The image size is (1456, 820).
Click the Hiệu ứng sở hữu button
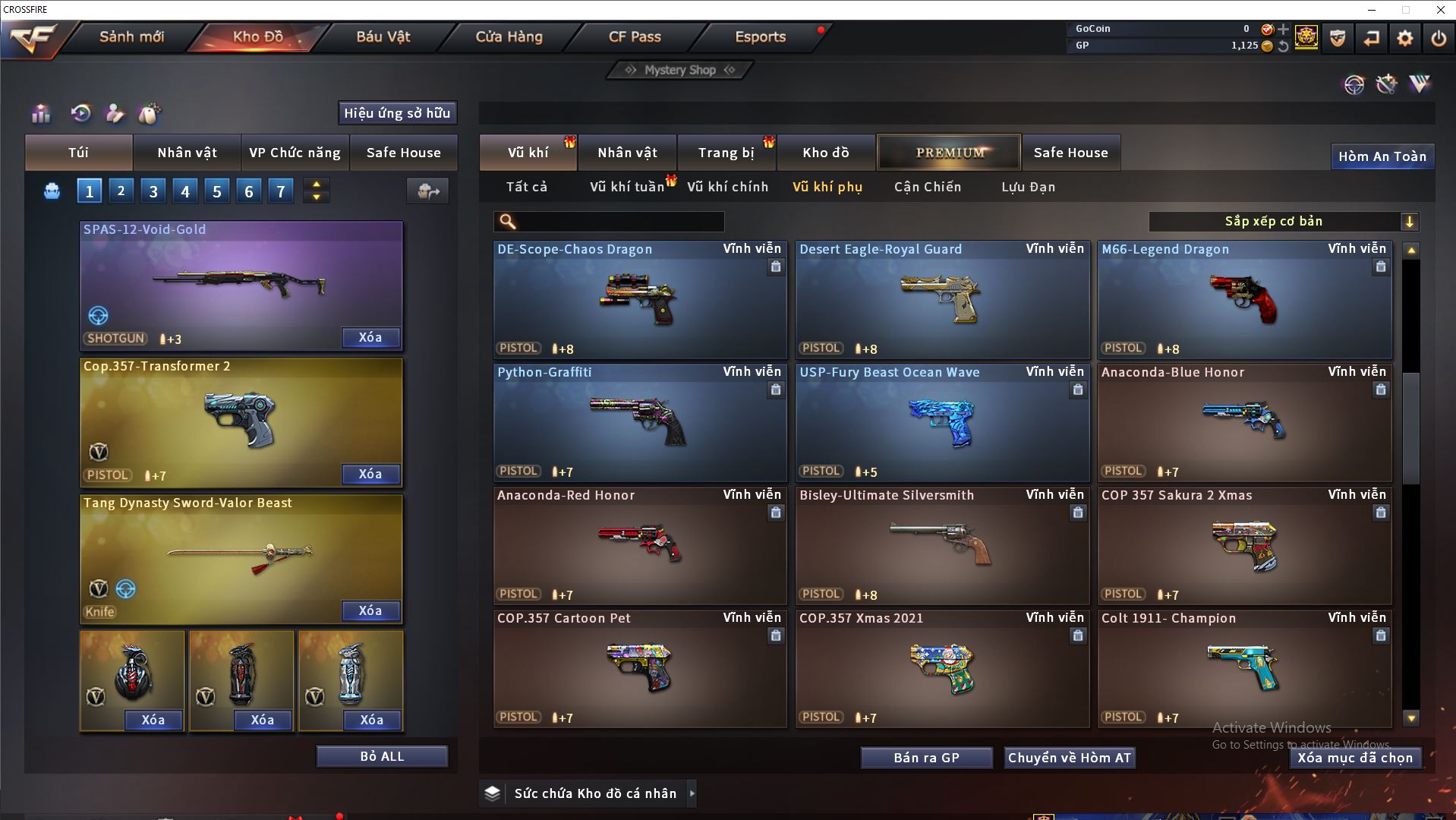click(x=397, y=113)
